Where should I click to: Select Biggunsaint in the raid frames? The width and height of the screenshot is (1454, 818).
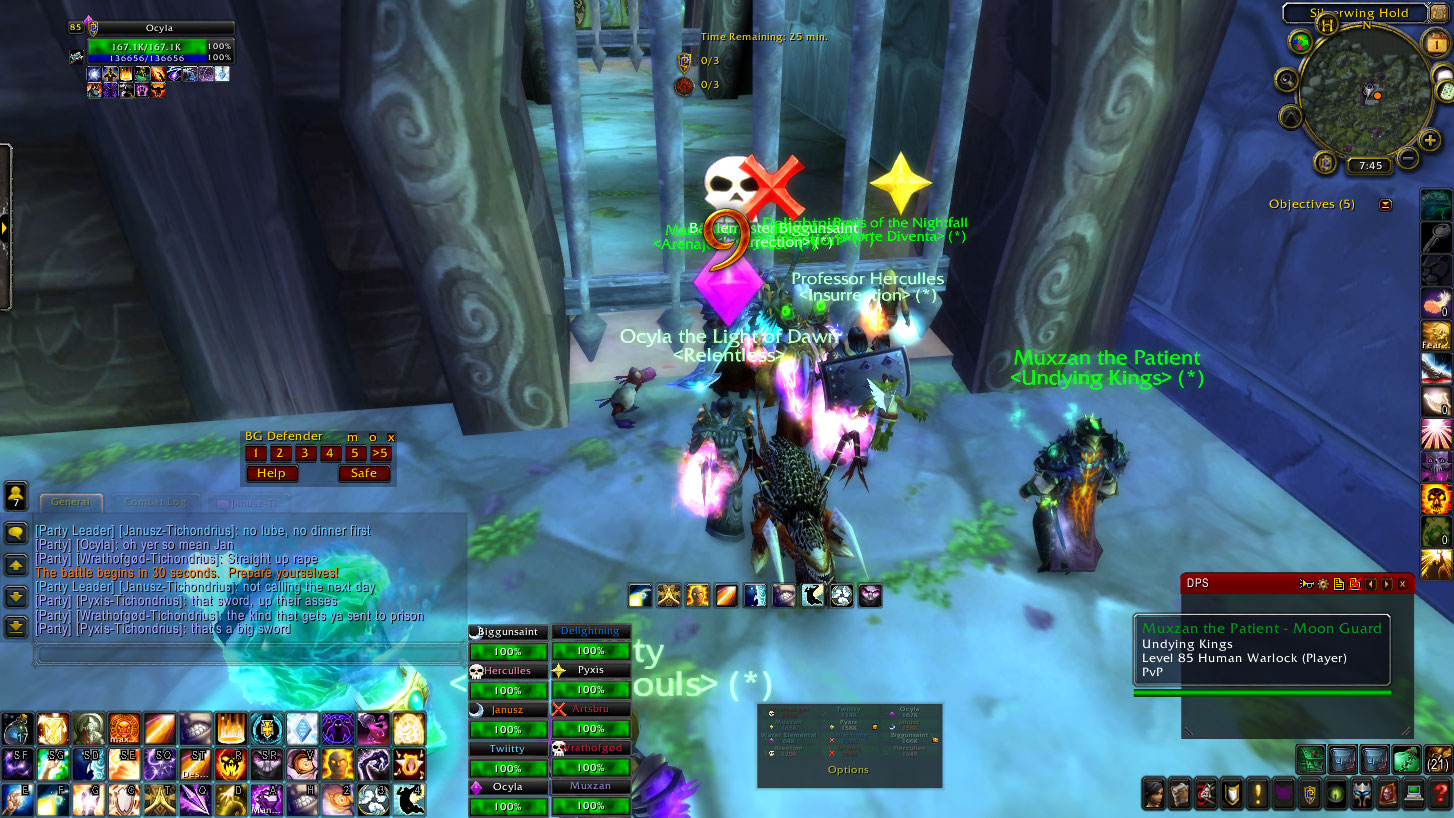(509, 632)
